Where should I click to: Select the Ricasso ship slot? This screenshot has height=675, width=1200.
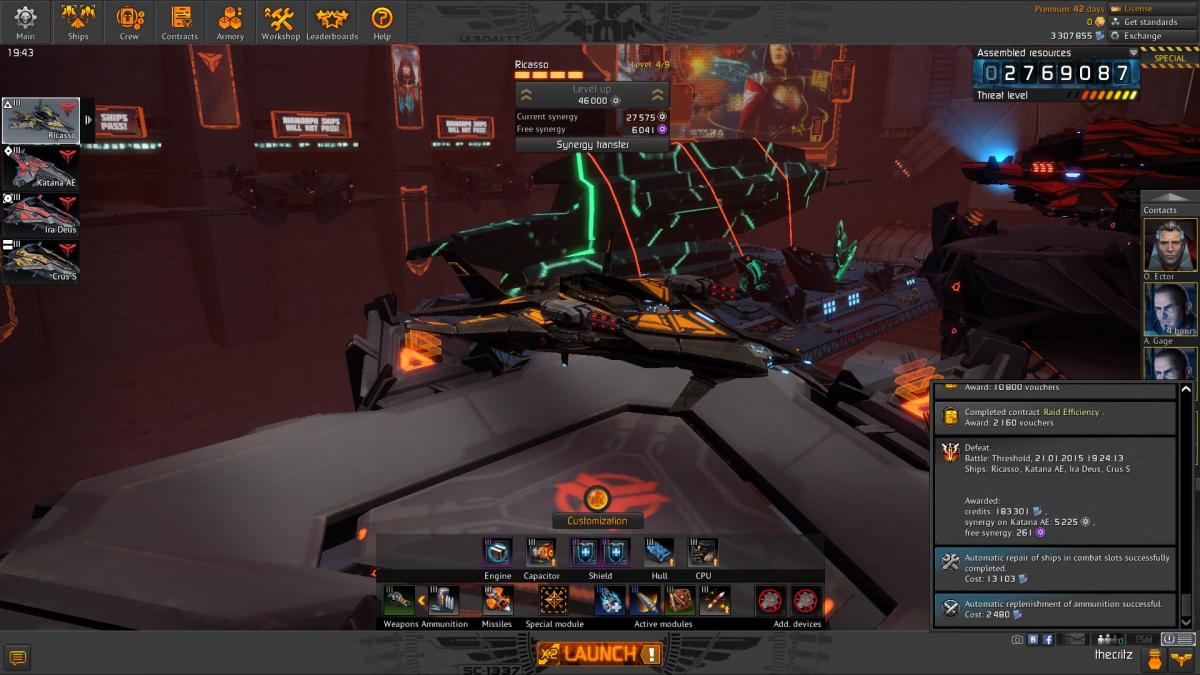tap(42, 120)
